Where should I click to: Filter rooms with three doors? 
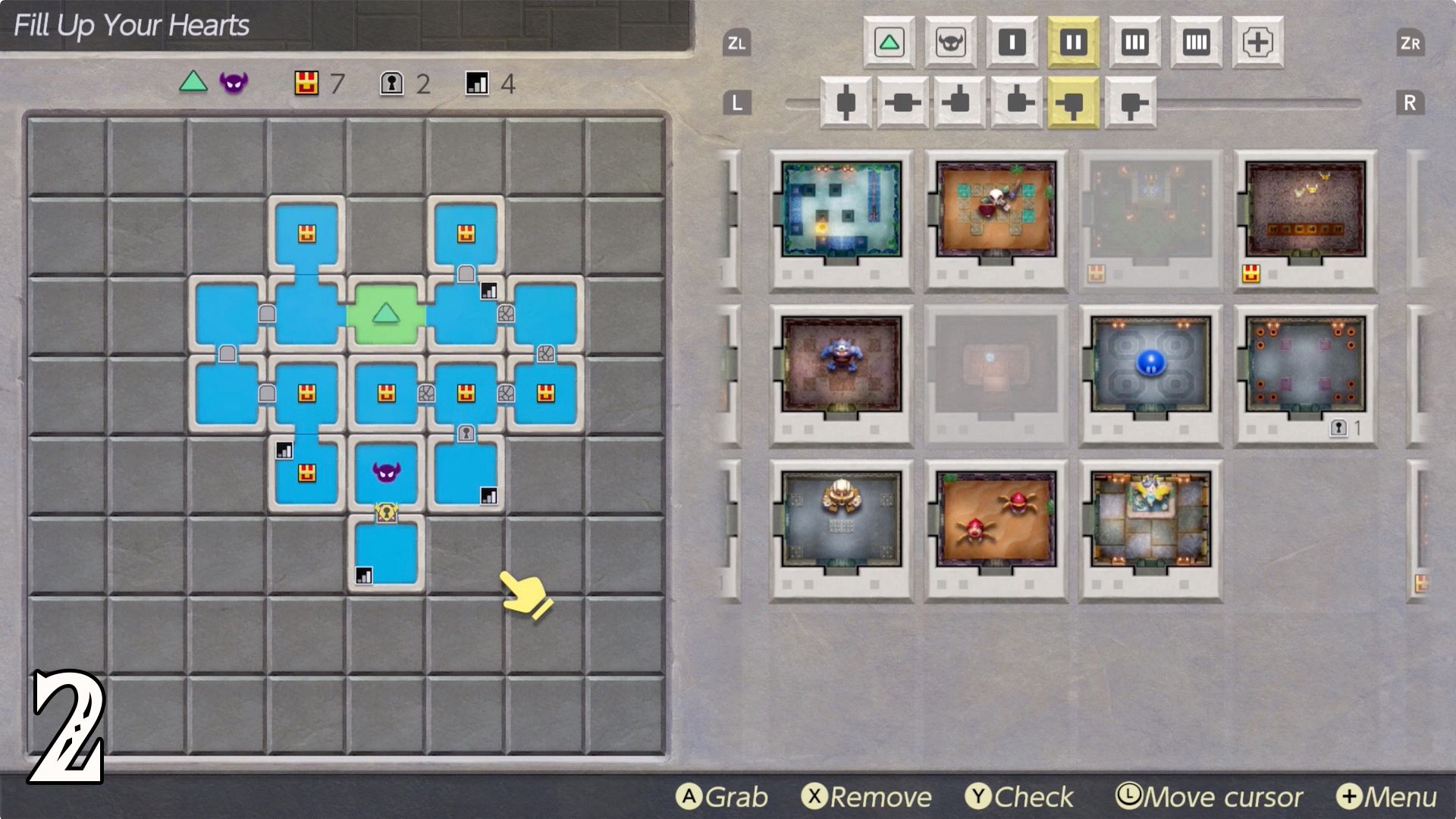pyautogui.click(x=1134, y=43)
